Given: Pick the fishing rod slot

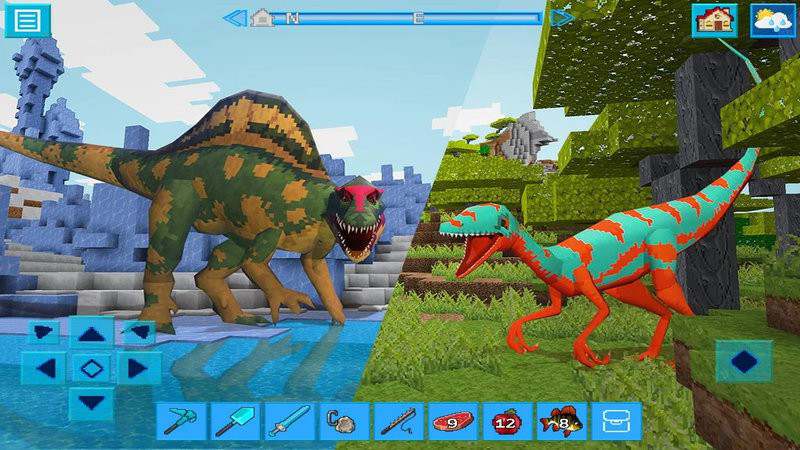Looking at the screenshot, I should click(x=397, y=421).
